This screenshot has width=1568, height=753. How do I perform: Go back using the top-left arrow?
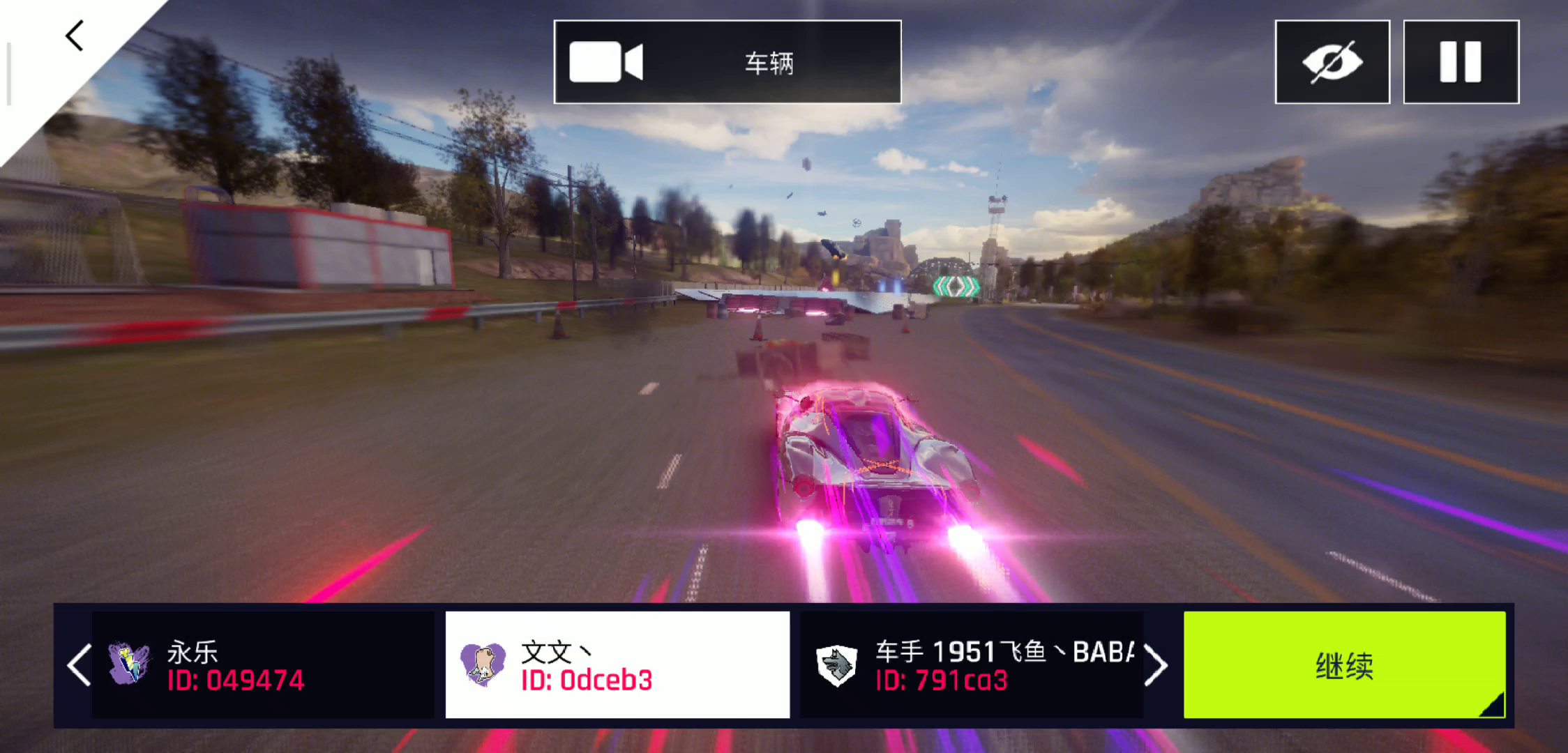point(75,36)
